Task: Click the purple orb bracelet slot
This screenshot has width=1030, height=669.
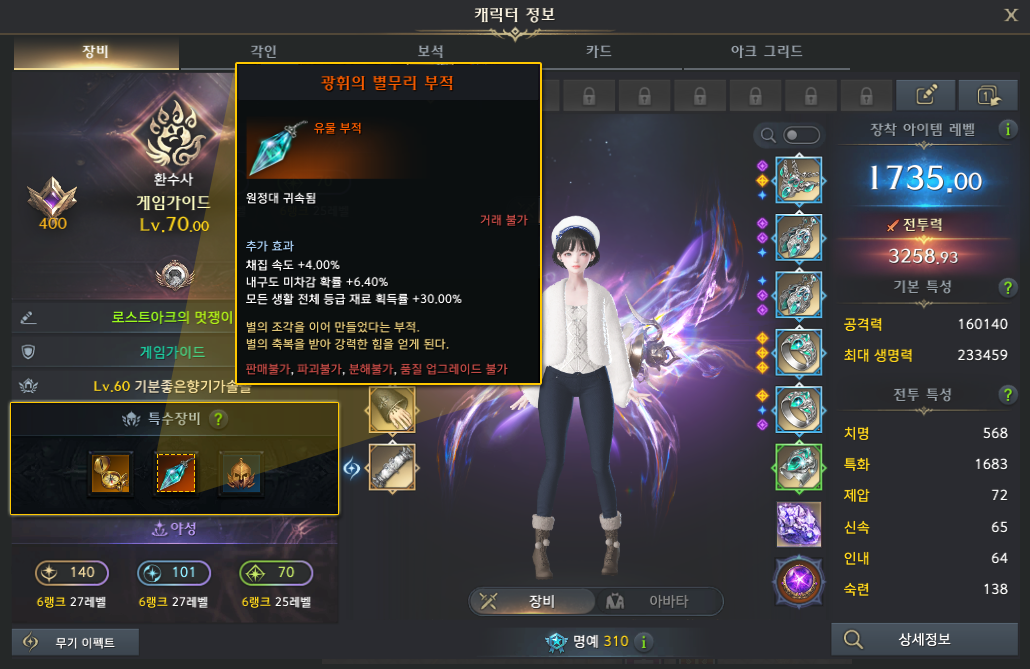Action: pyautogui.click(x=798, y=582)
